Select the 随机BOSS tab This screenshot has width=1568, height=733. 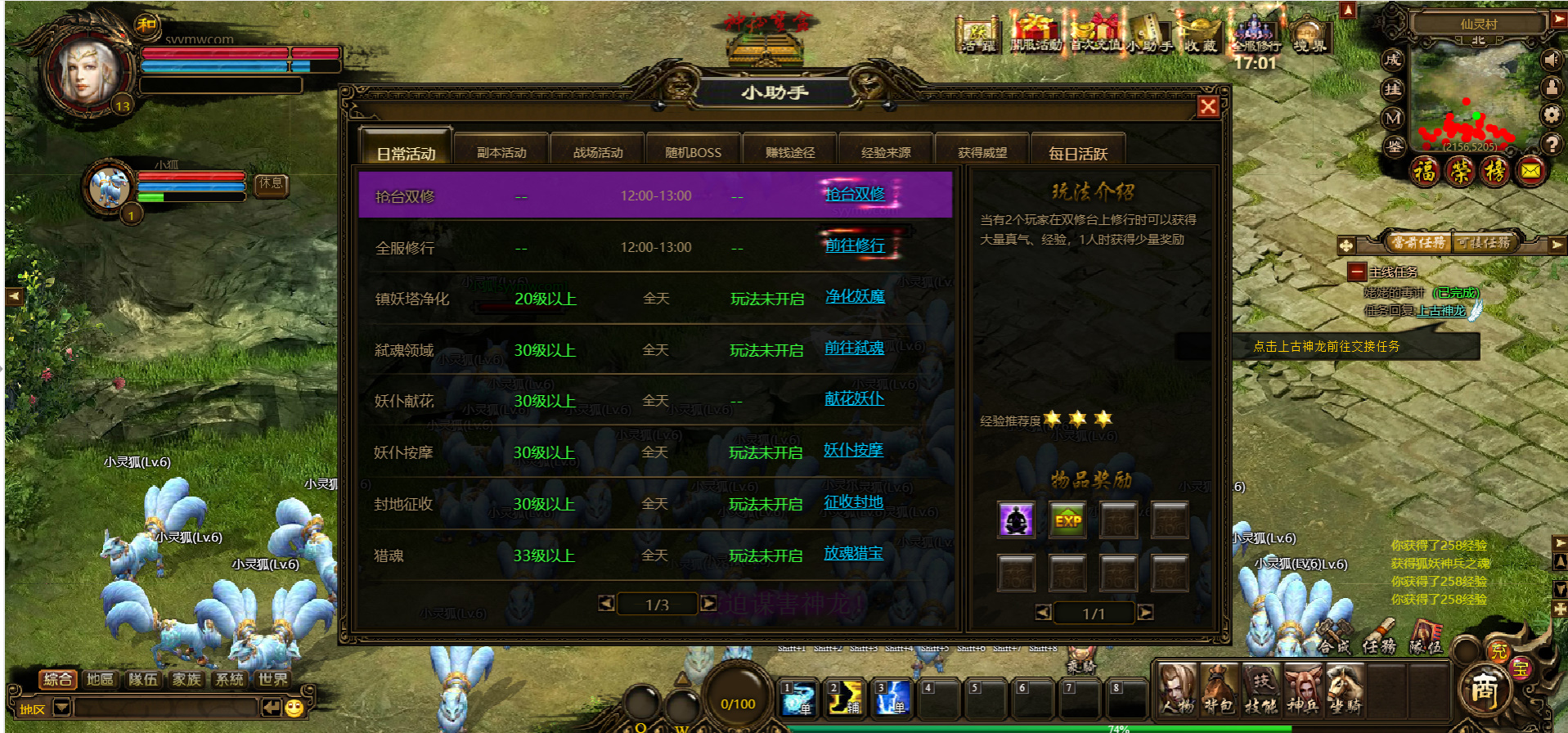coord(693,152)
